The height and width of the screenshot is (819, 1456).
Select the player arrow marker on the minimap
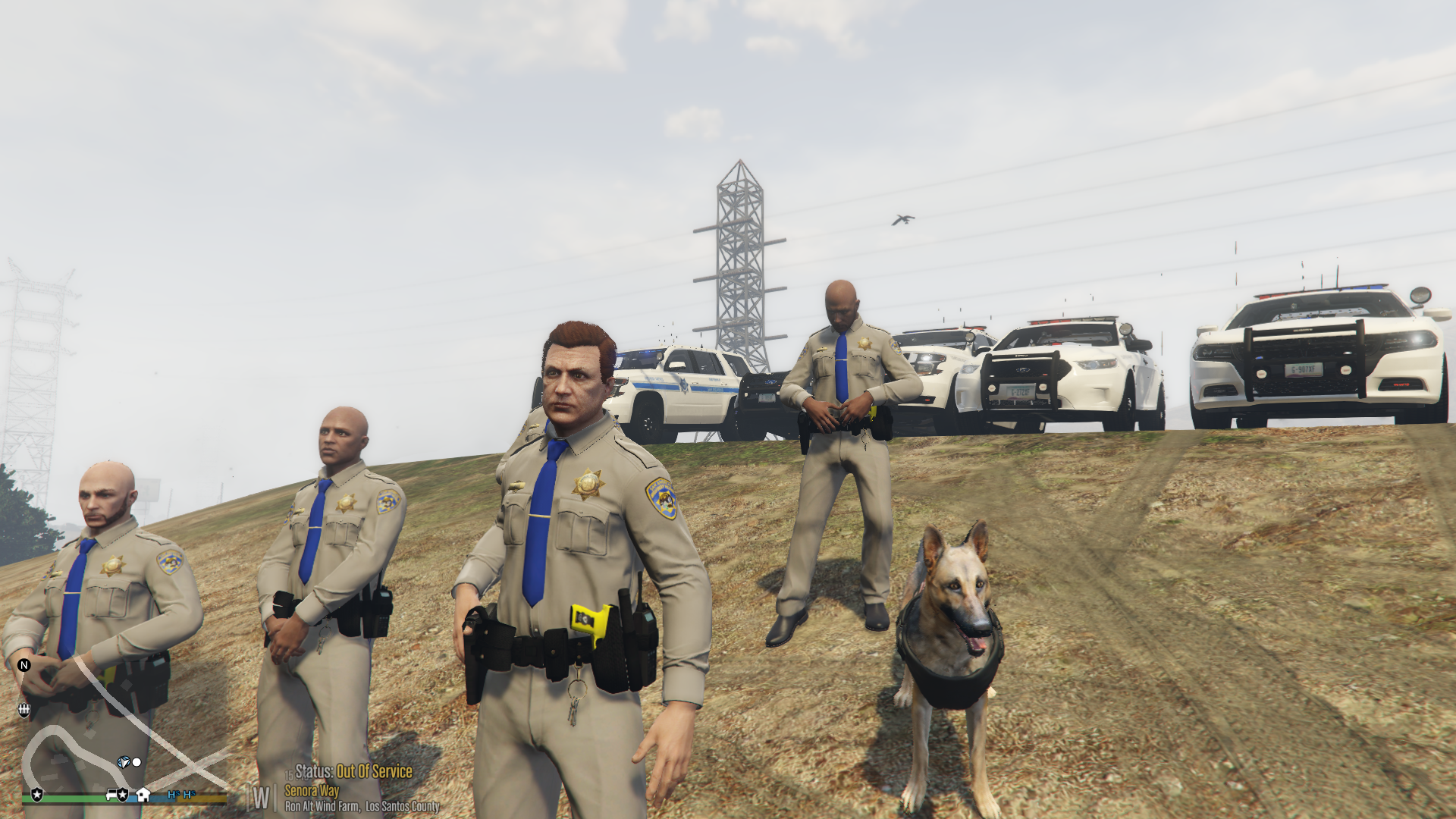click(x=123, y=761)
